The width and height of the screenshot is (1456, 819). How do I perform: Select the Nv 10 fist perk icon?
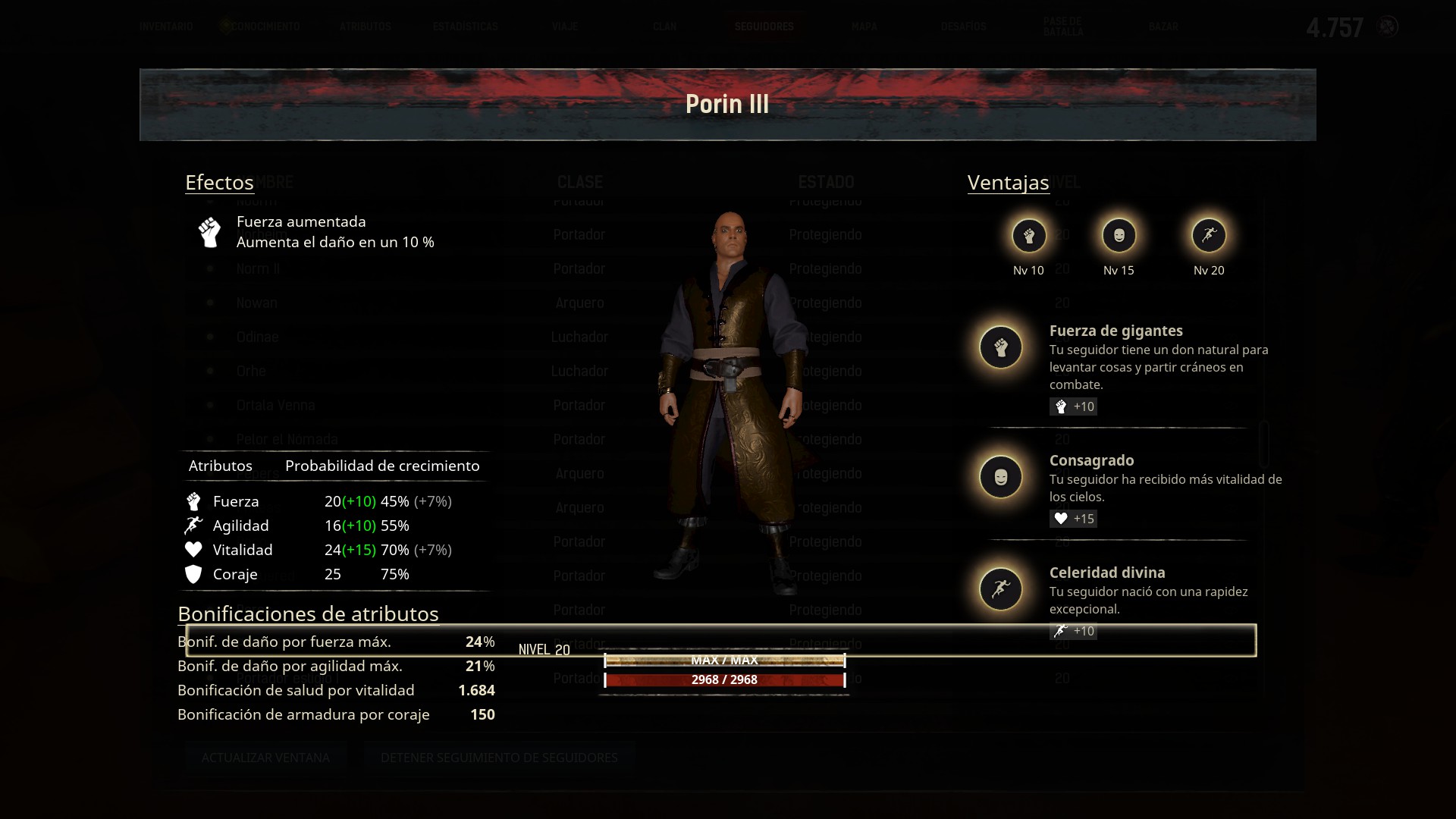point(1028,236)
